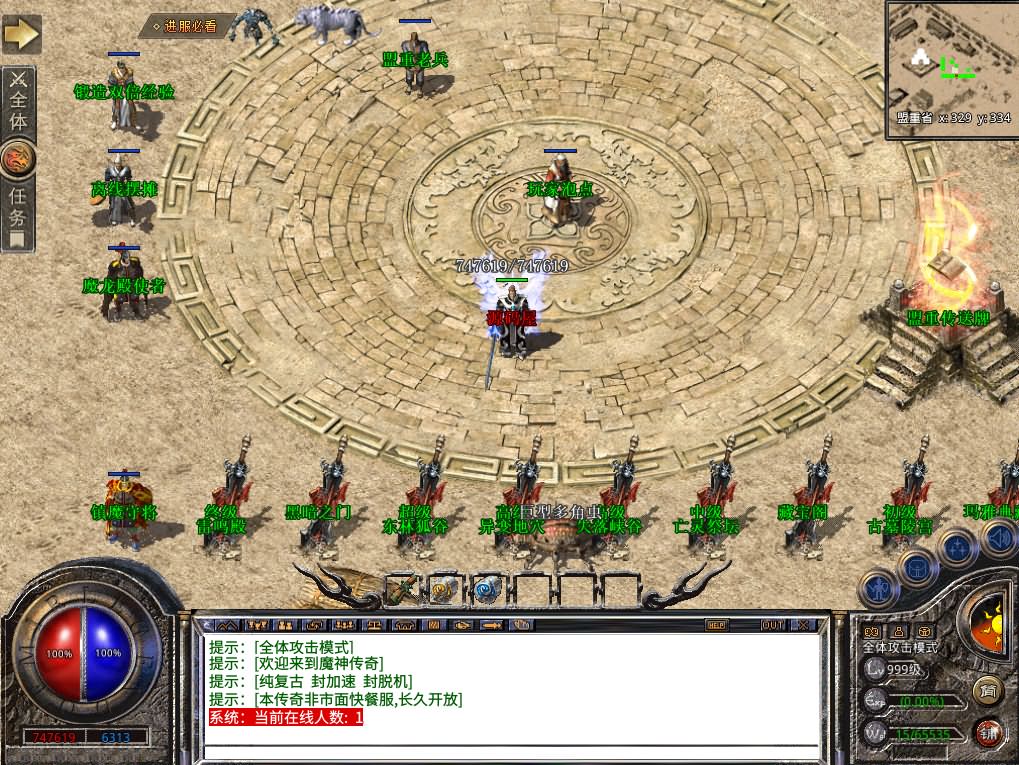
Task: Click the golden arrow expand button
Action: [21, 34]
